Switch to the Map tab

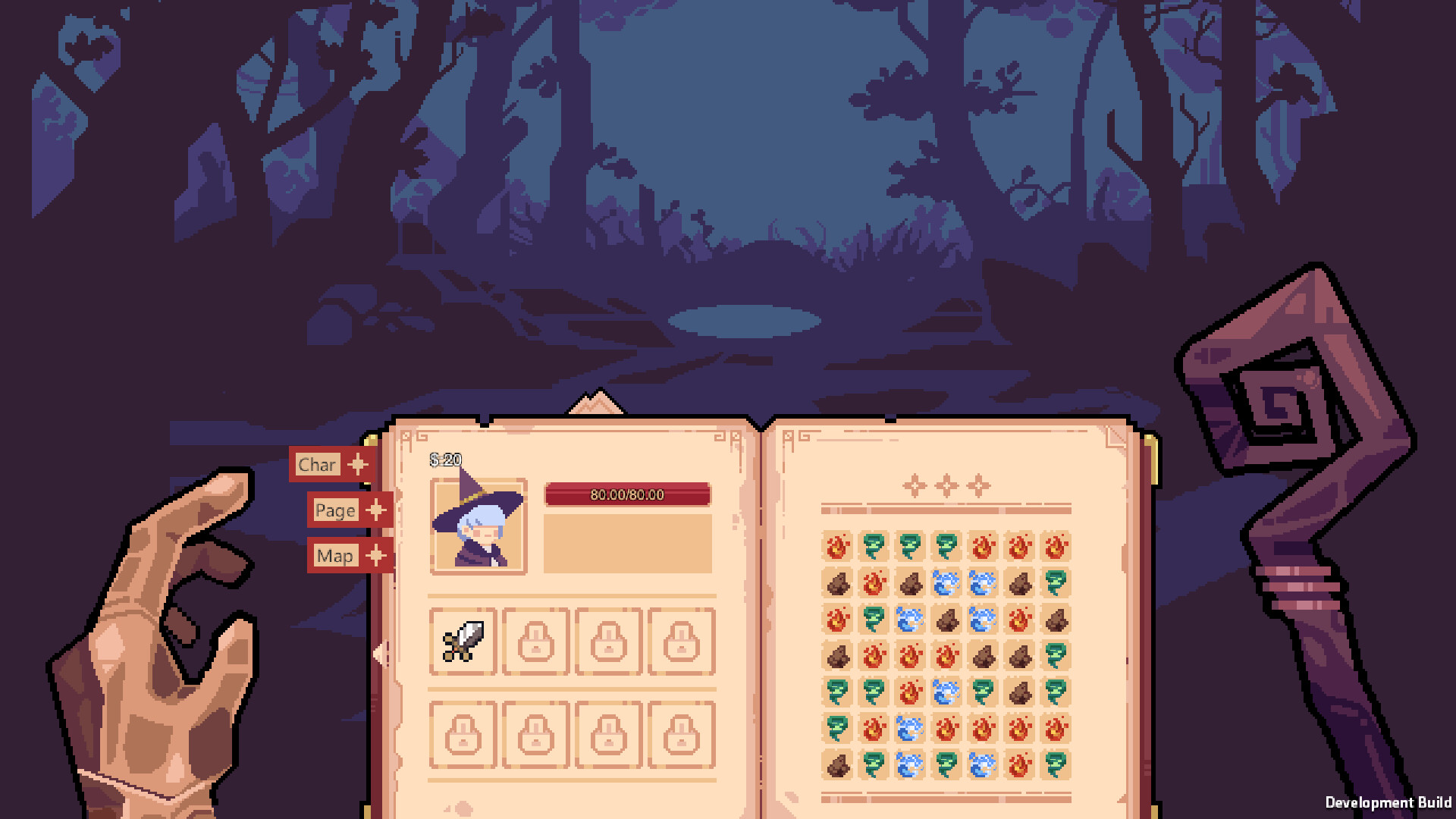(x=334, y=555)
